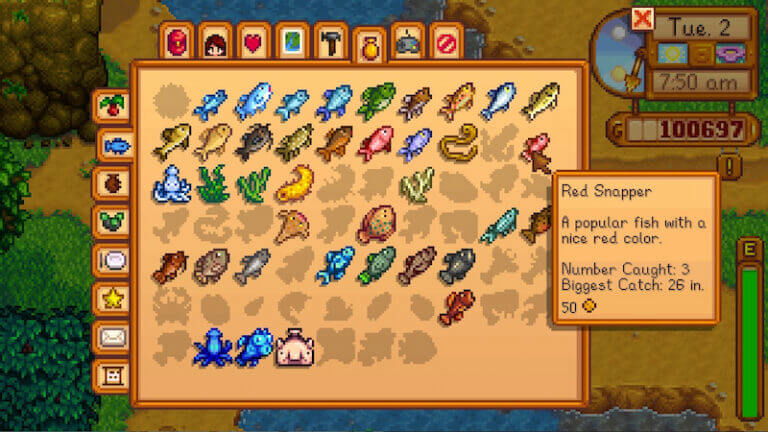Open the inventory backpack tab
The image size is (768, 432).
tap(177, 42)
